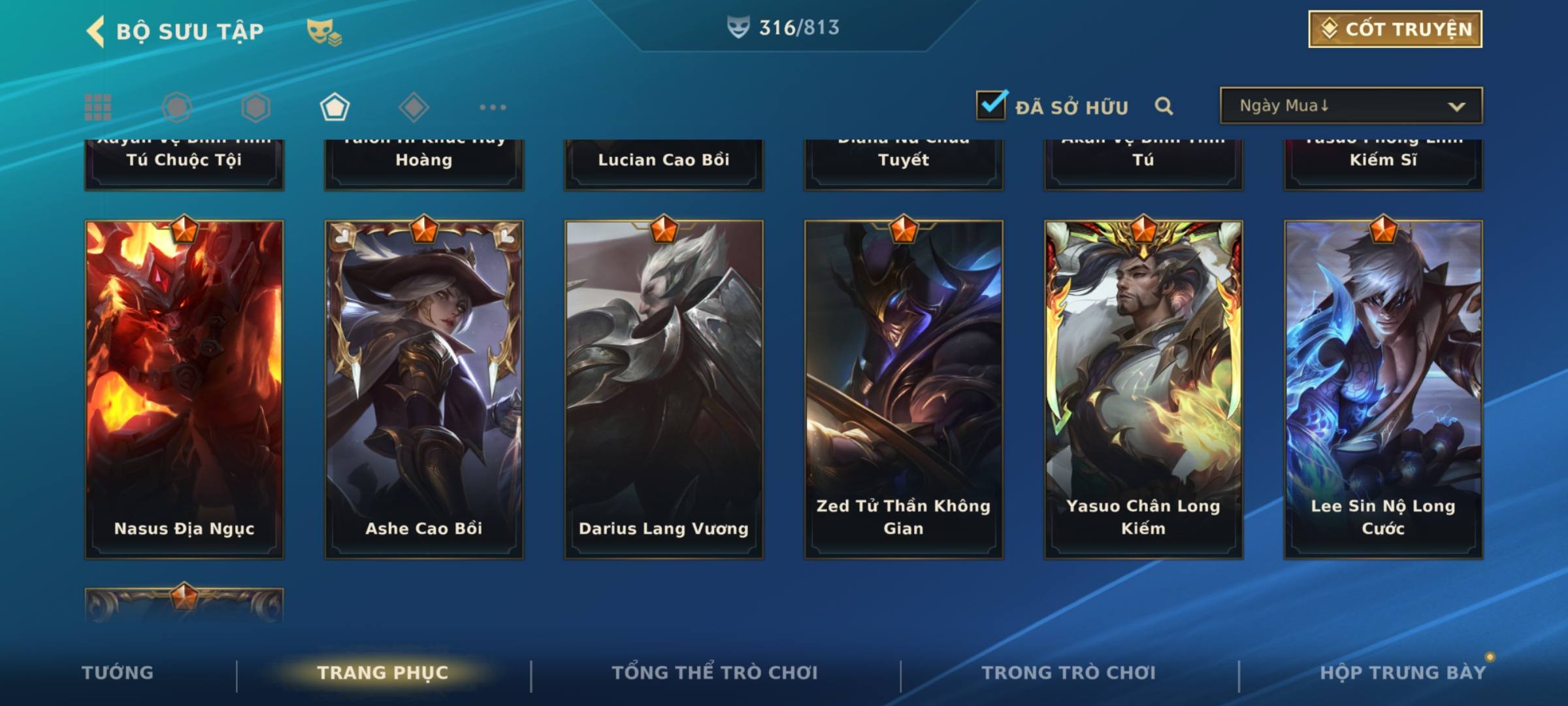Image resolution: width=1568 pixels, height=706 pixels.
Task: View Yasuo Chân Long Kiếm skin card
Action: click(1143, 389)
